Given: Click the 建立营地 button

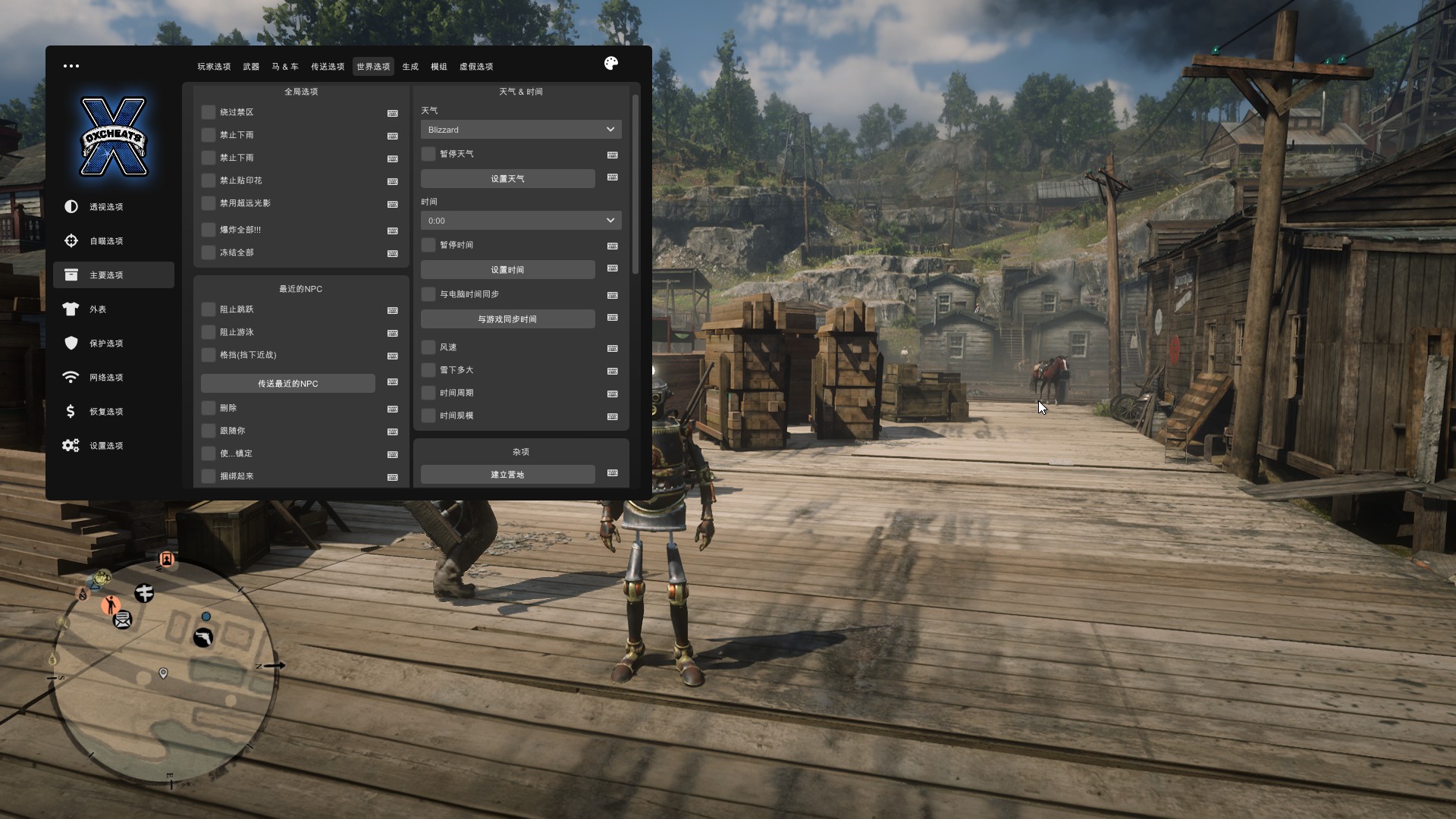Looking at the screenshot, I should pos(507,475).
